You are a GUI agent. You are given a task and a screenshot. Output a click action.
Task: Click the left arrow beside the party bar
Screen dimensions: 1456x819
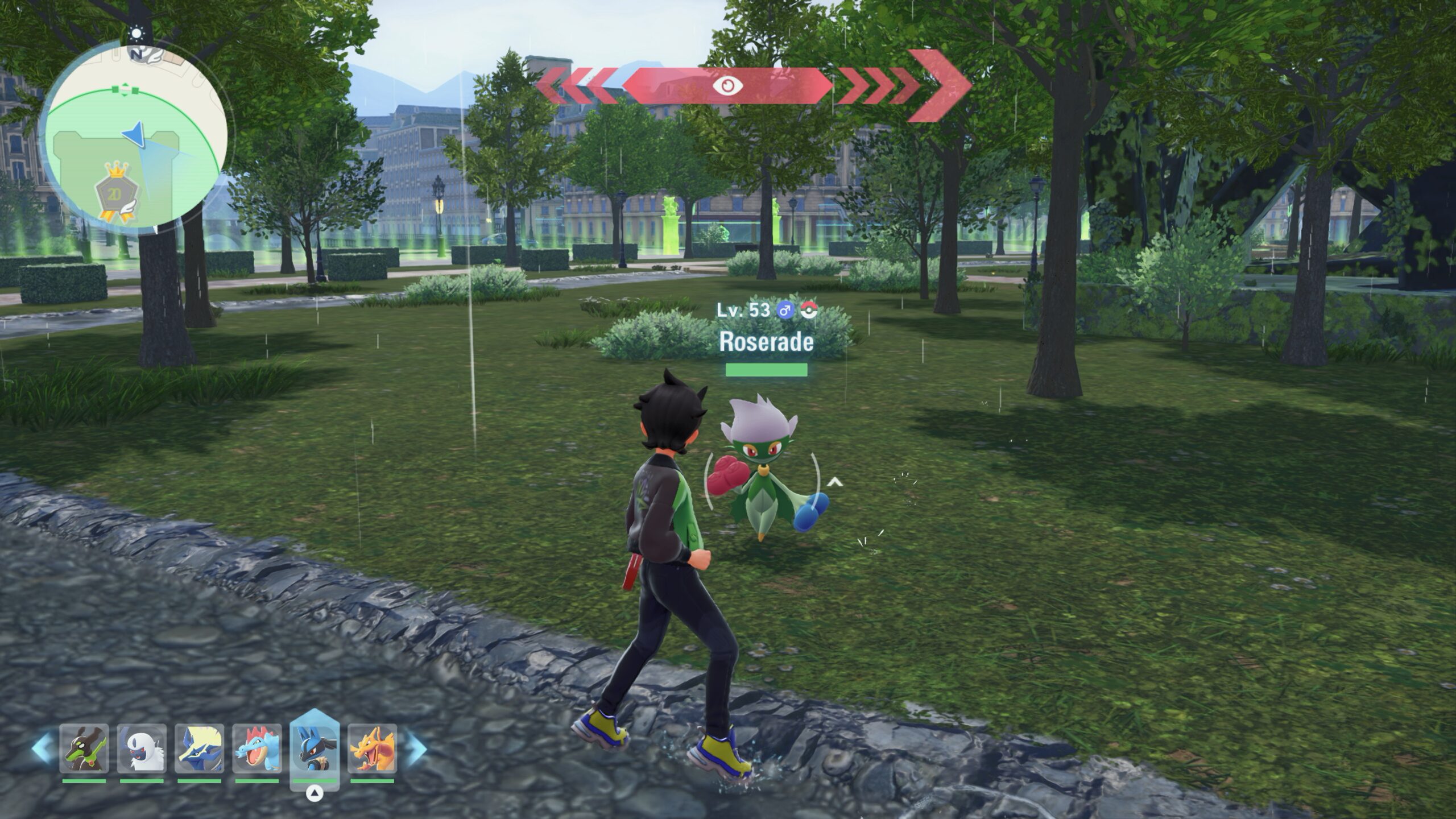click(43, 748)
